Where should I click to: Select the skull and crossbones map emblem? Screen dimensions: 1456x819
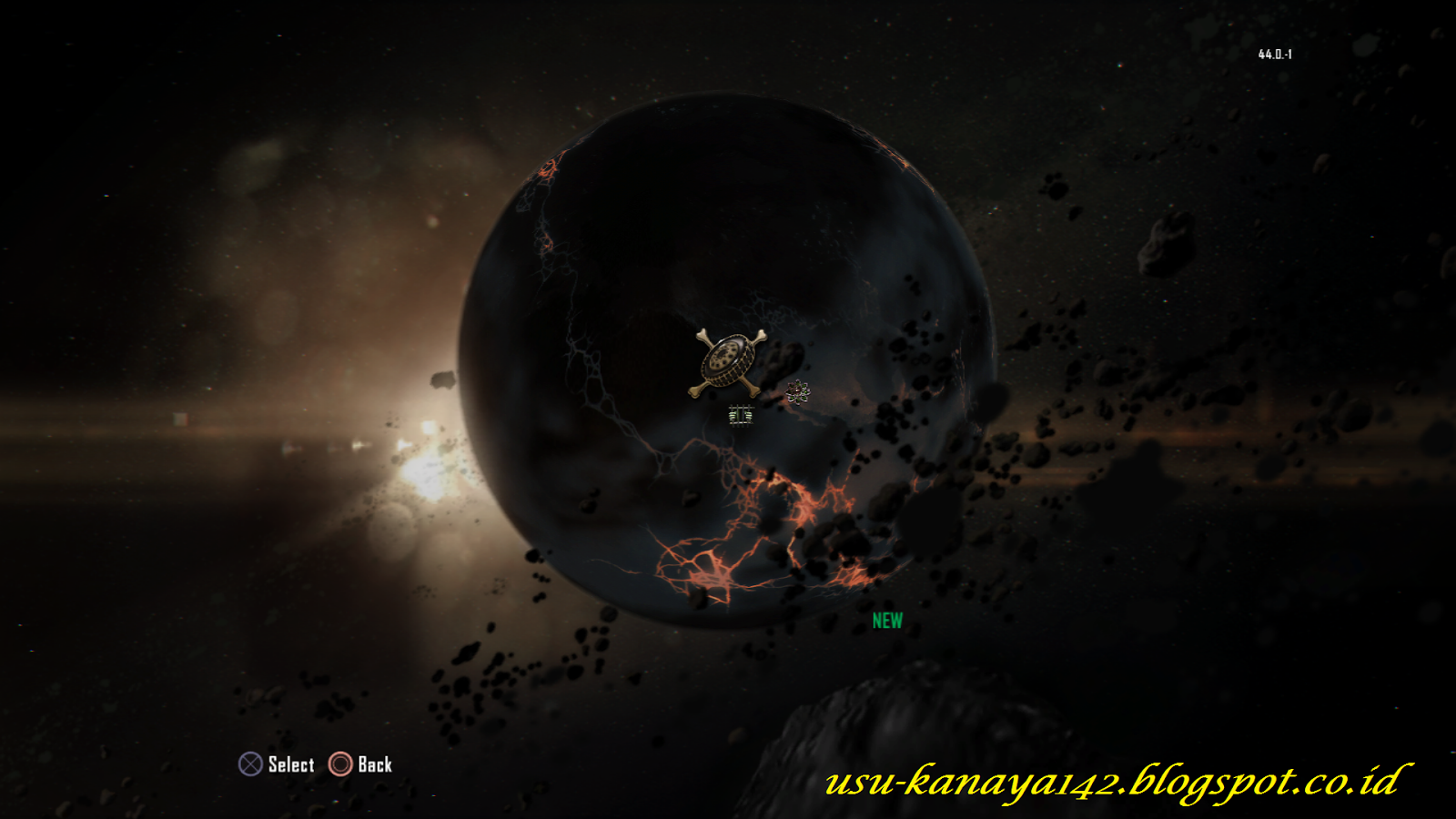point(728,362)
